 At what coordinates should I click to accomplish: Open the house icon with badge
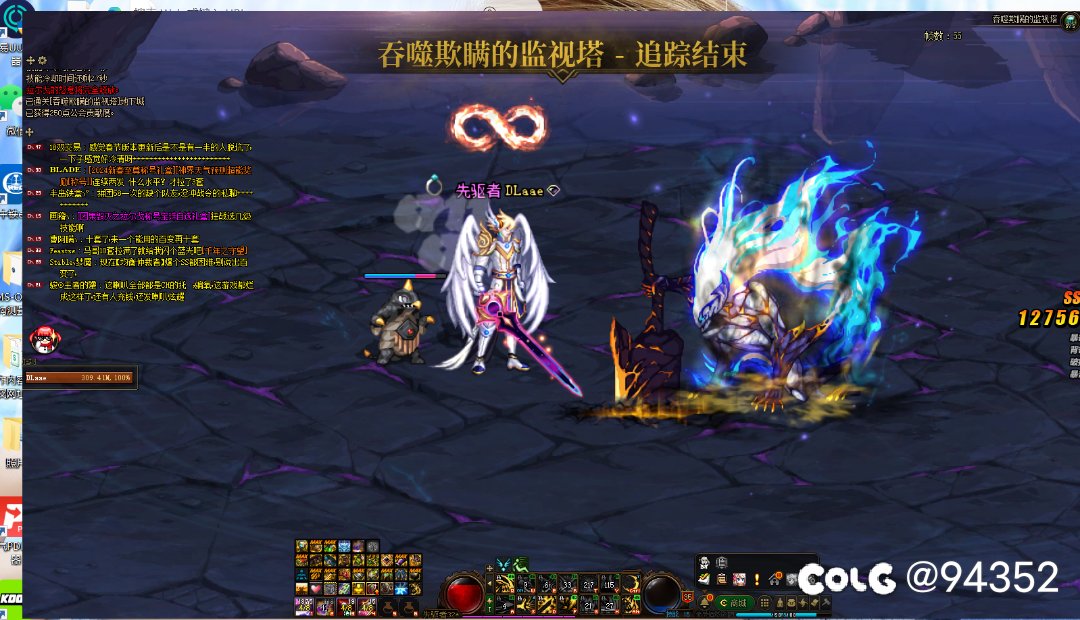[x=776, y=579]
